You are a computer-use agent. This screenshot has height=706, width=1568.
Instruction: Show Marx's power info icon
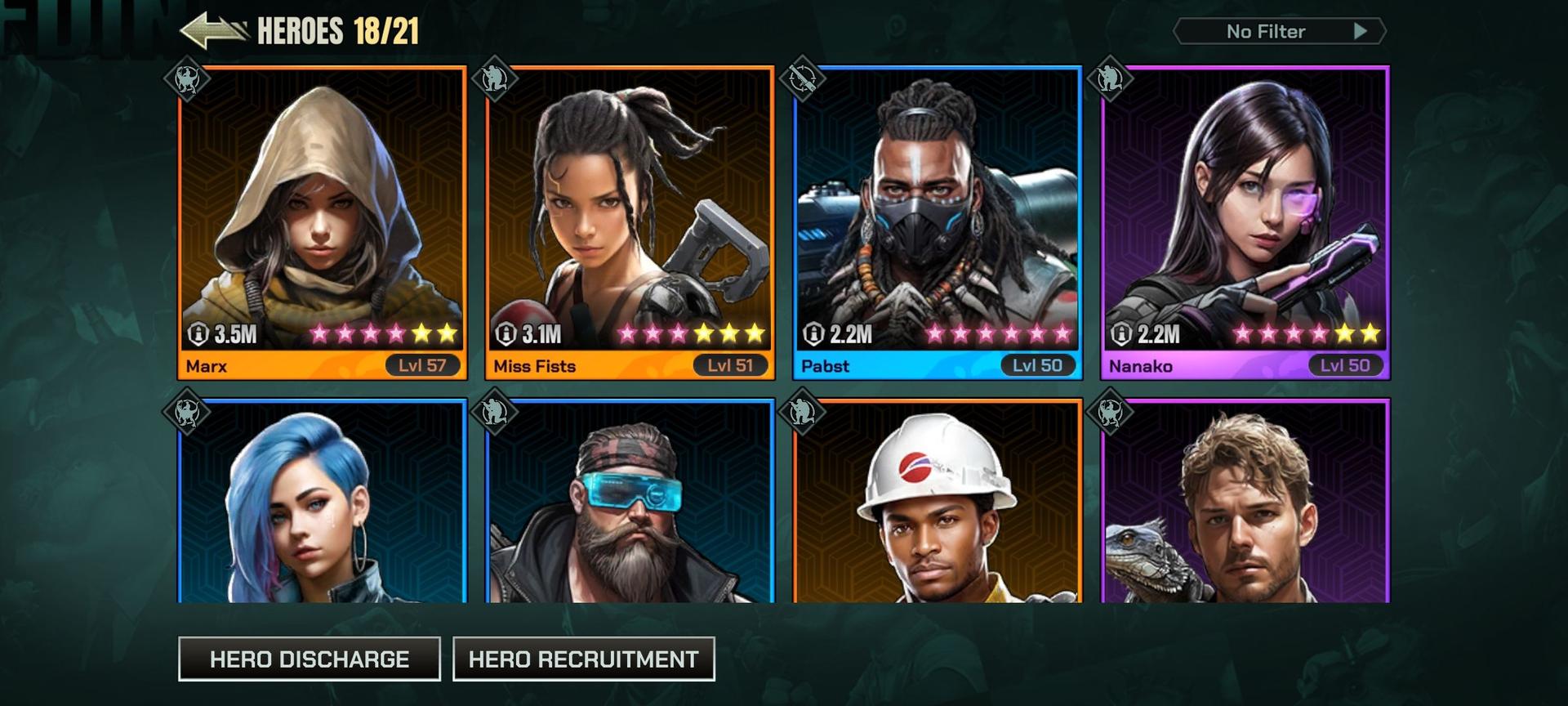[198, 334]
